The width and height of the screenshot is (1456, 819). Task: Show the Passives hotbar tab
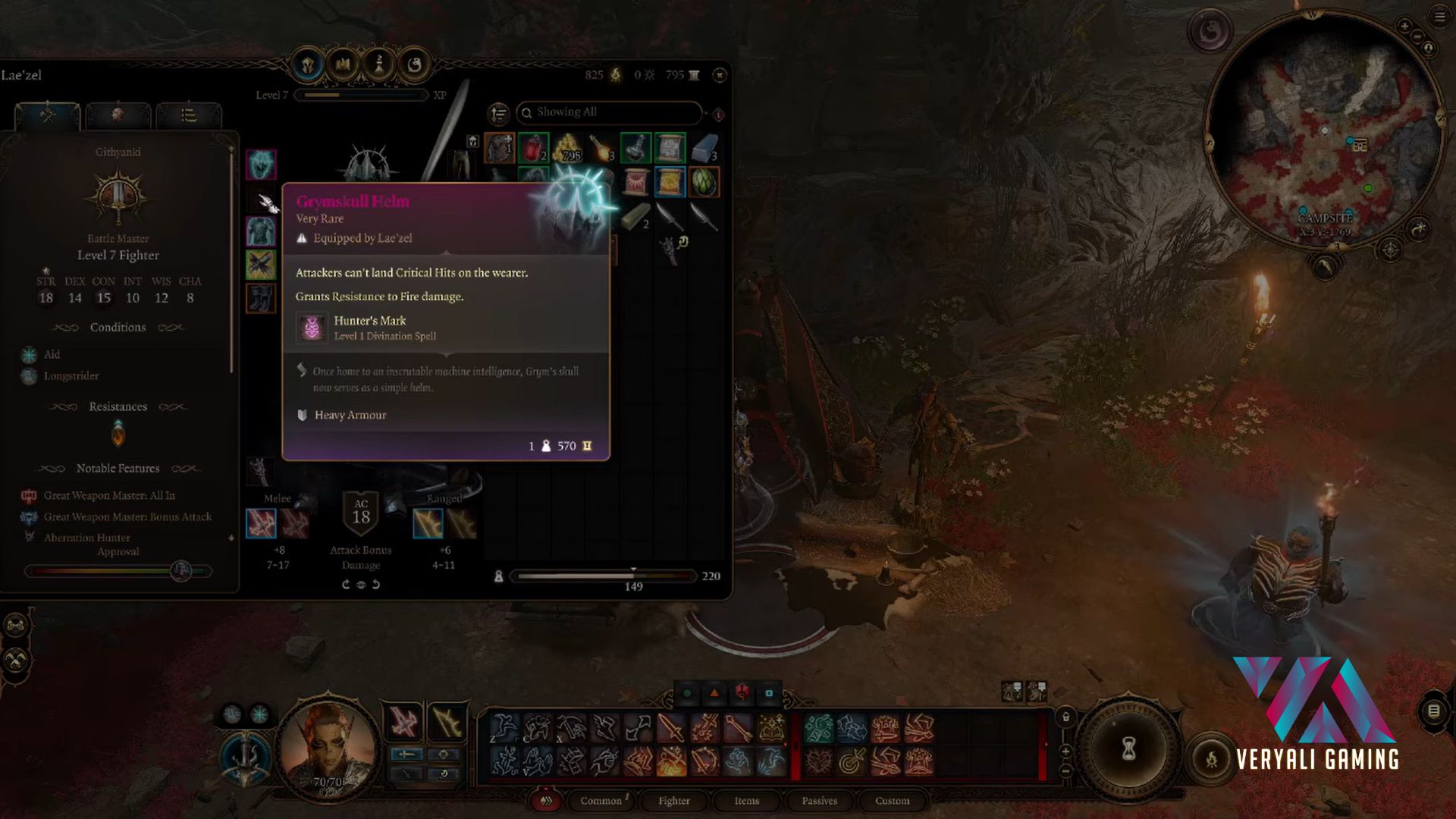819,801
